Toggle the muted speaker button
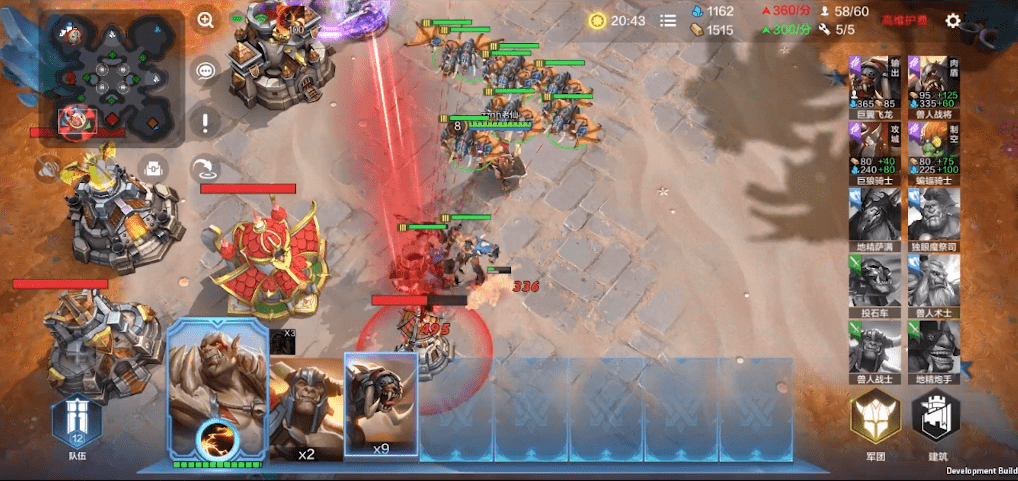 [47, 170]
